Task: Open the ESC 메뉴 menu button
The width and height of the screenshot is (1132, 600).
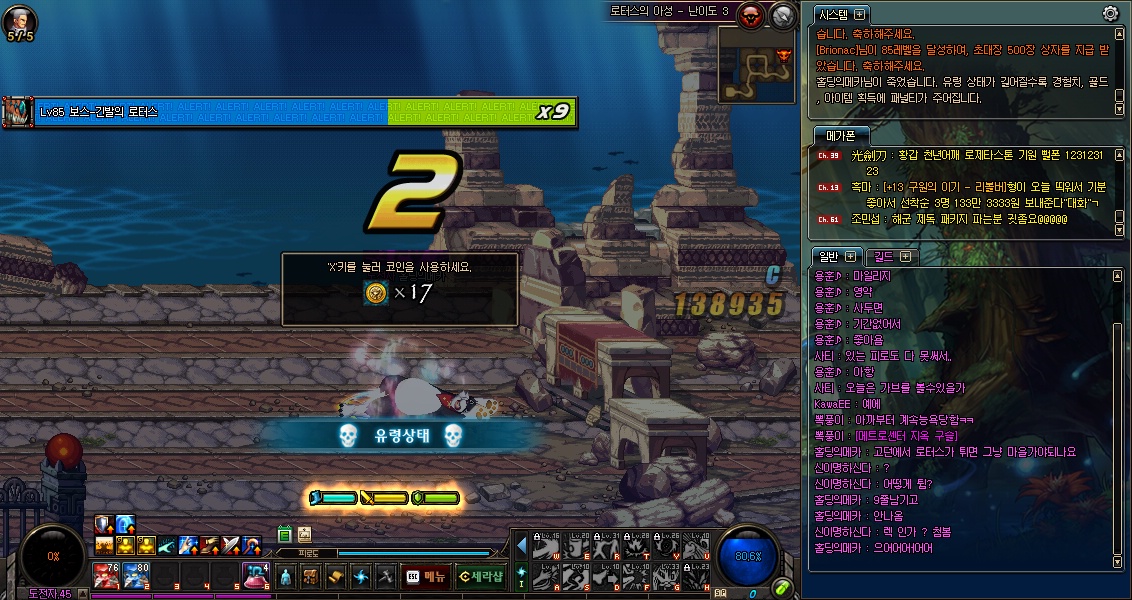Action: pos(424,576)
